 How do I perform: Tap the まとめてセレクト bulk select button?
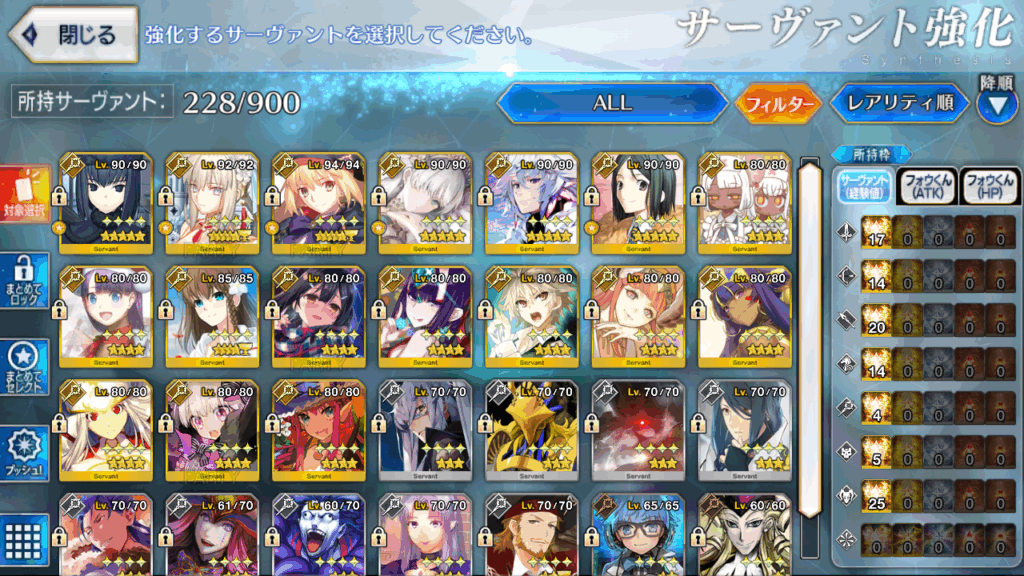[x=25, y=367]
